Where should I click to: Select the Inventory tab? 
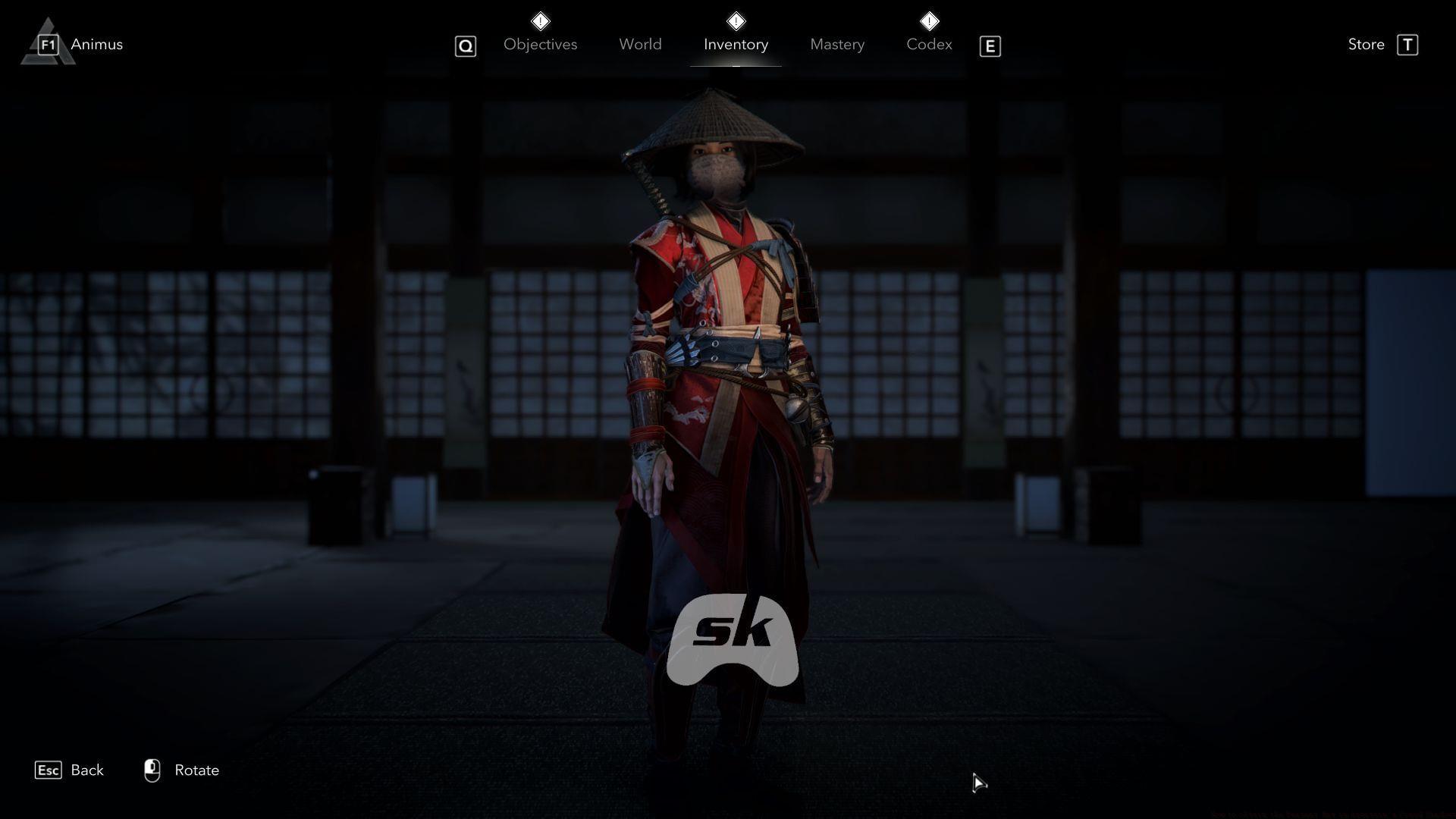(736, 45)
